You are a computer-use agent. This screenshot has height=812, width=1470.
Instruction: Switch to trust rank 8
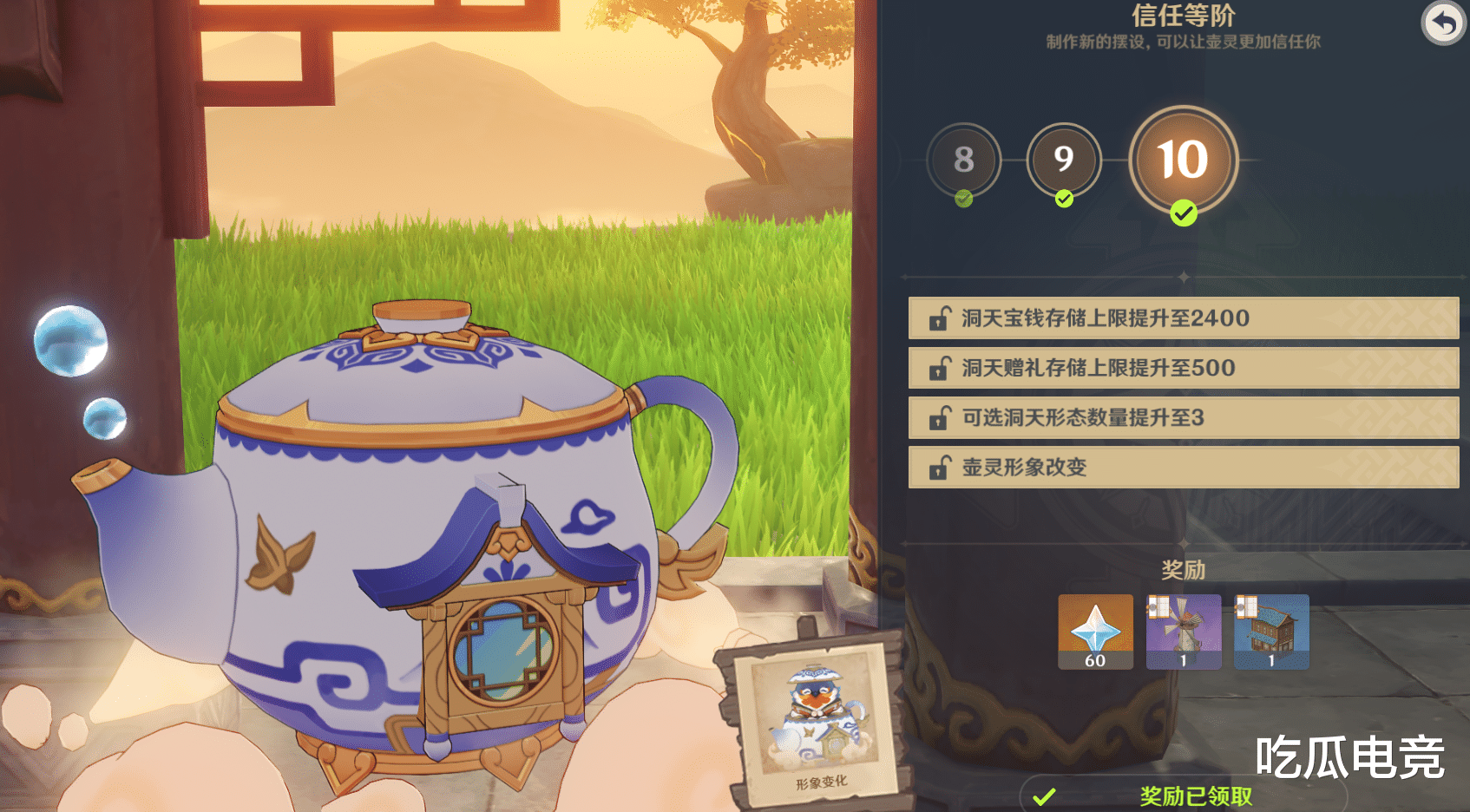pos(964,160)
